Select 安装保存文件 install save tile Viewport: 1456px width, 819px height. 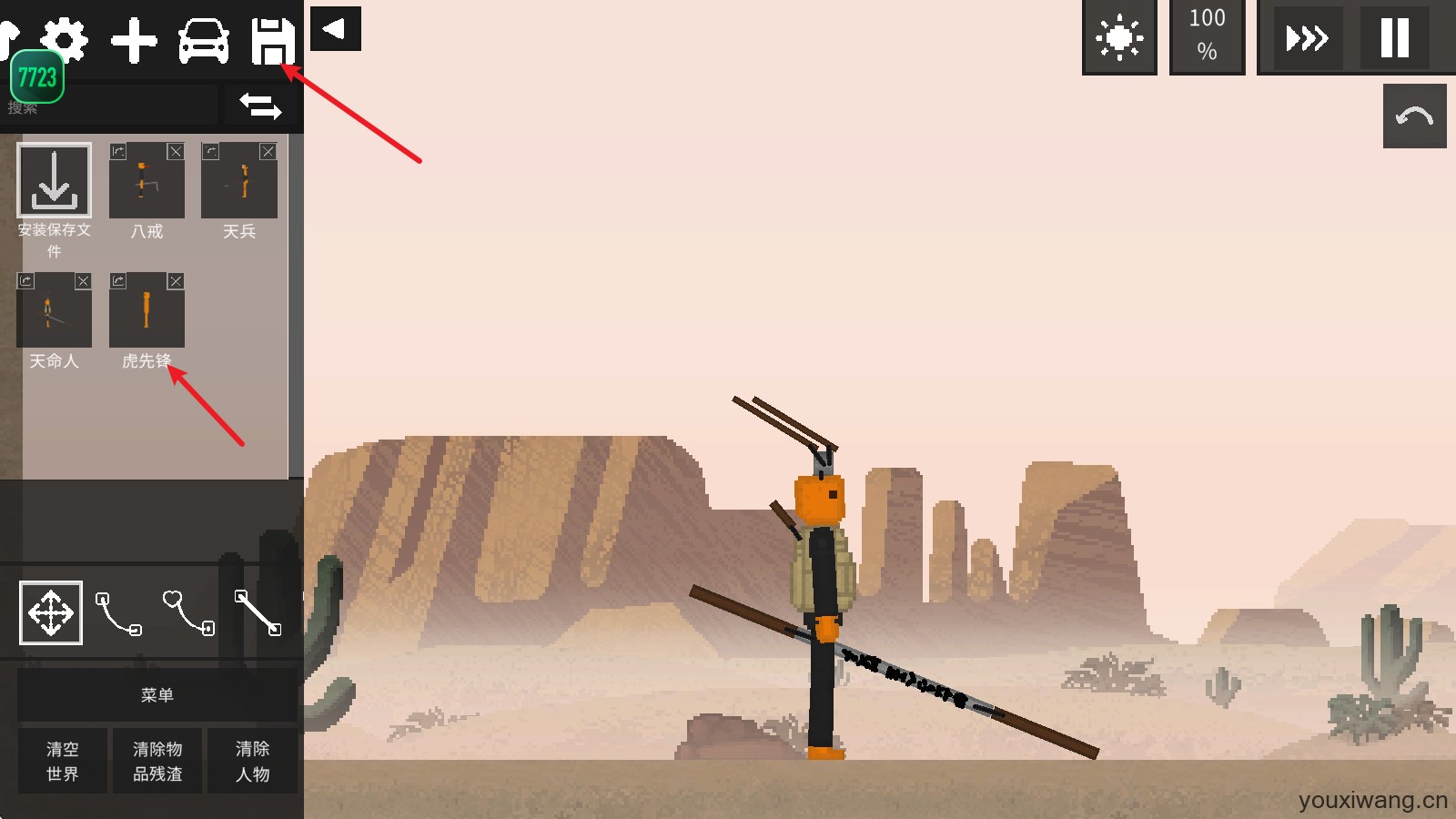tap(55, 181)
